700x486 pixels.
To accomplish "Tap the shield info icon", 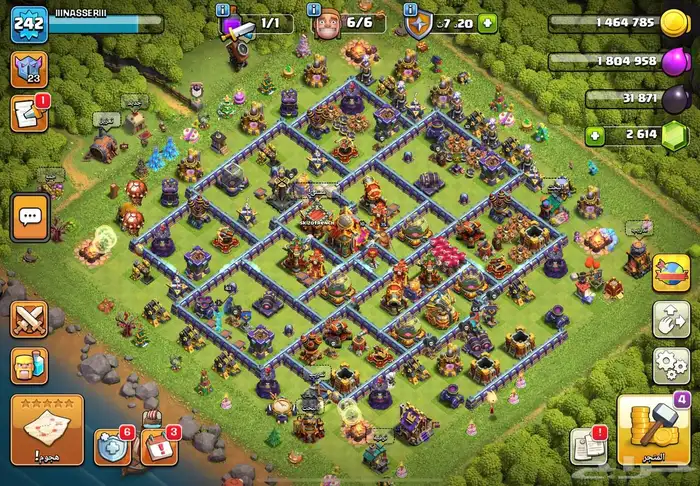I will pos(418,23).
